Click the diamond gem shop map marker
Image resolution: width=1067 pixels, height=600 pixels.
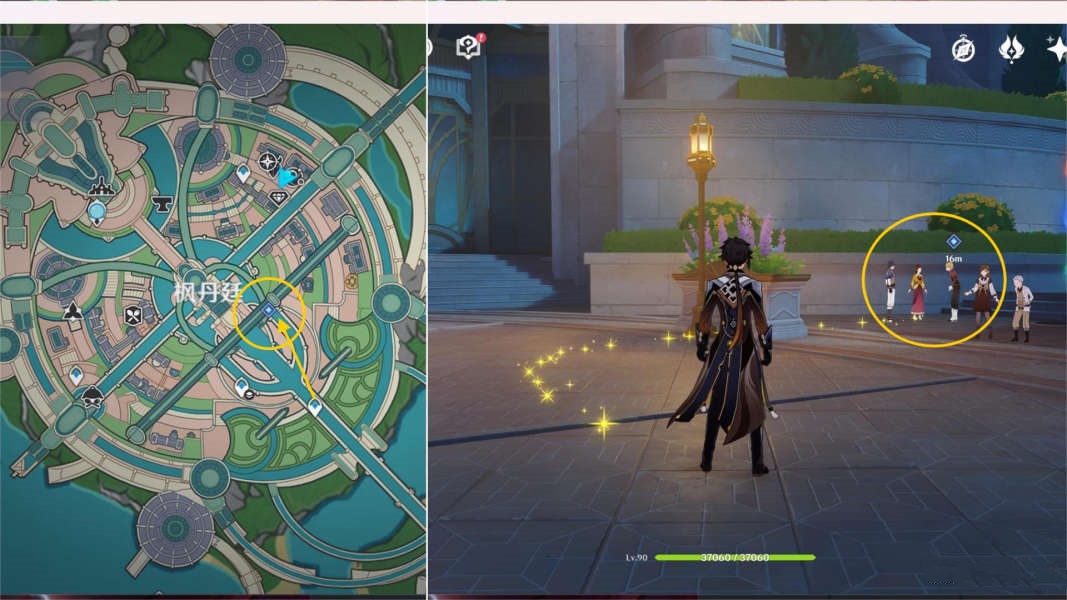tap(279, 198)
